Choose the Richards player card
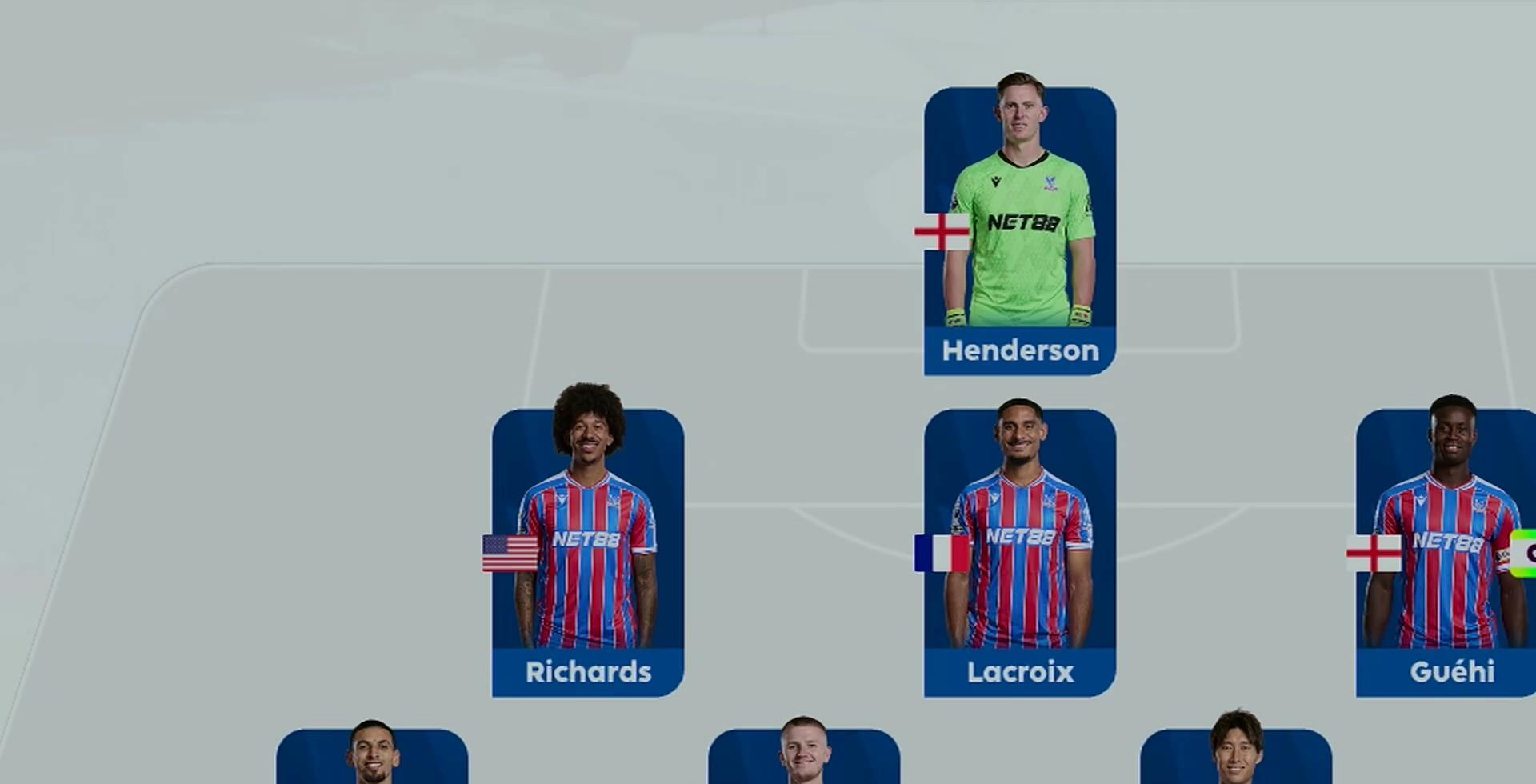Viewport: 1536px width, 784px height. point(588,554)
